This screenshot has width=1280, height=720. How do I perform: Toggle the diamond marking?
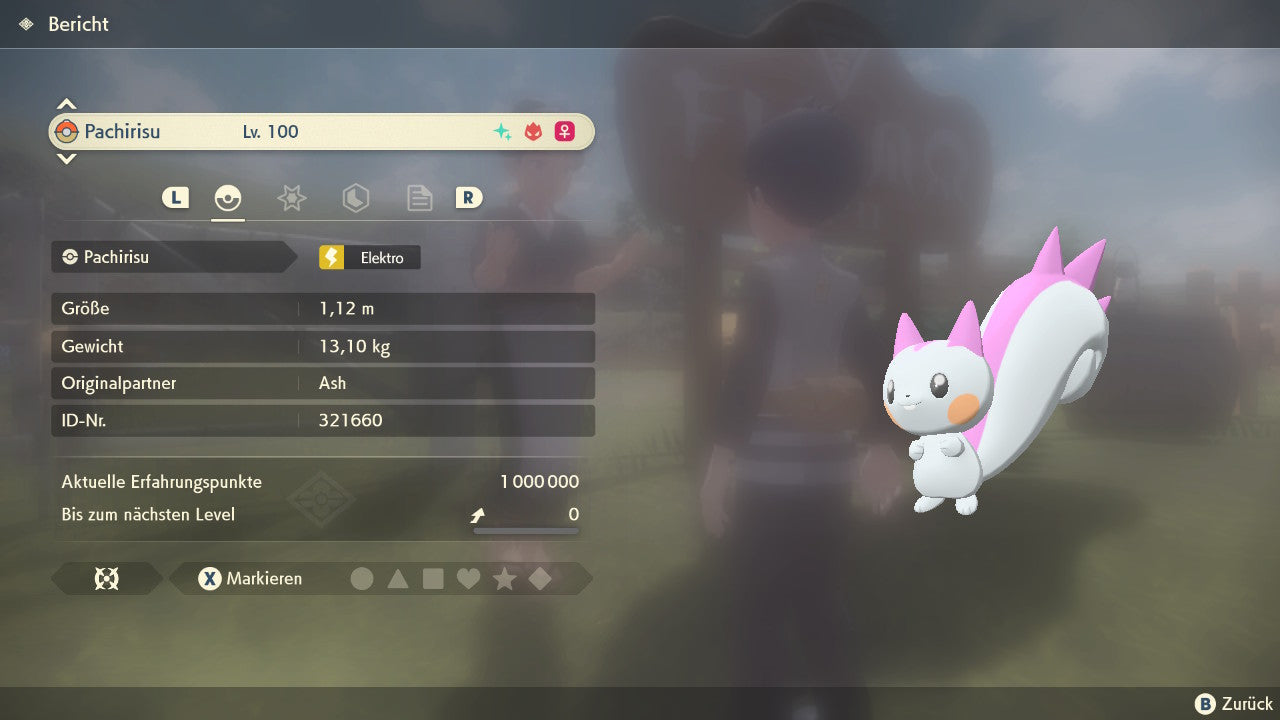point(540,579)
